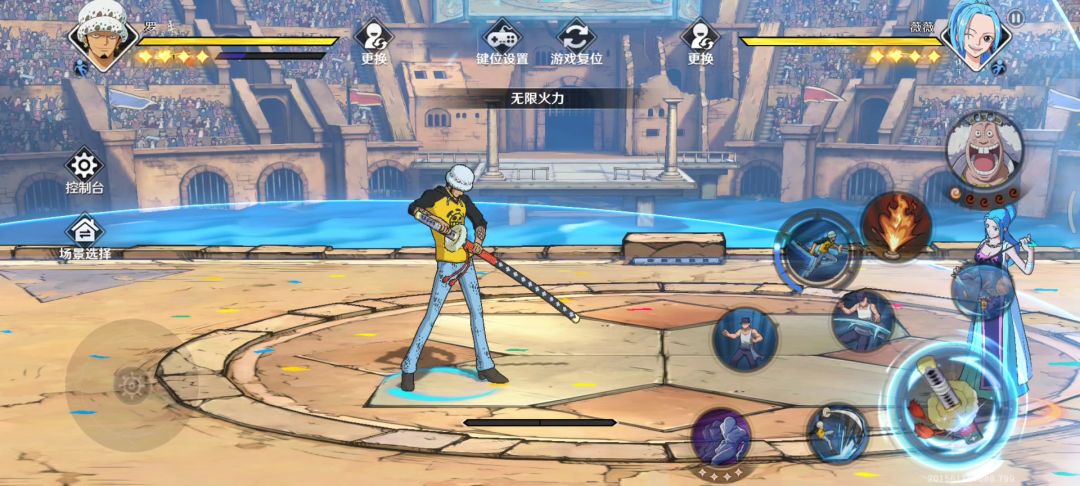Trigger the purple crouching figure ultimate skill
Image resolution: width=1080 pixels, height=486 pixels.
point(722,438)
